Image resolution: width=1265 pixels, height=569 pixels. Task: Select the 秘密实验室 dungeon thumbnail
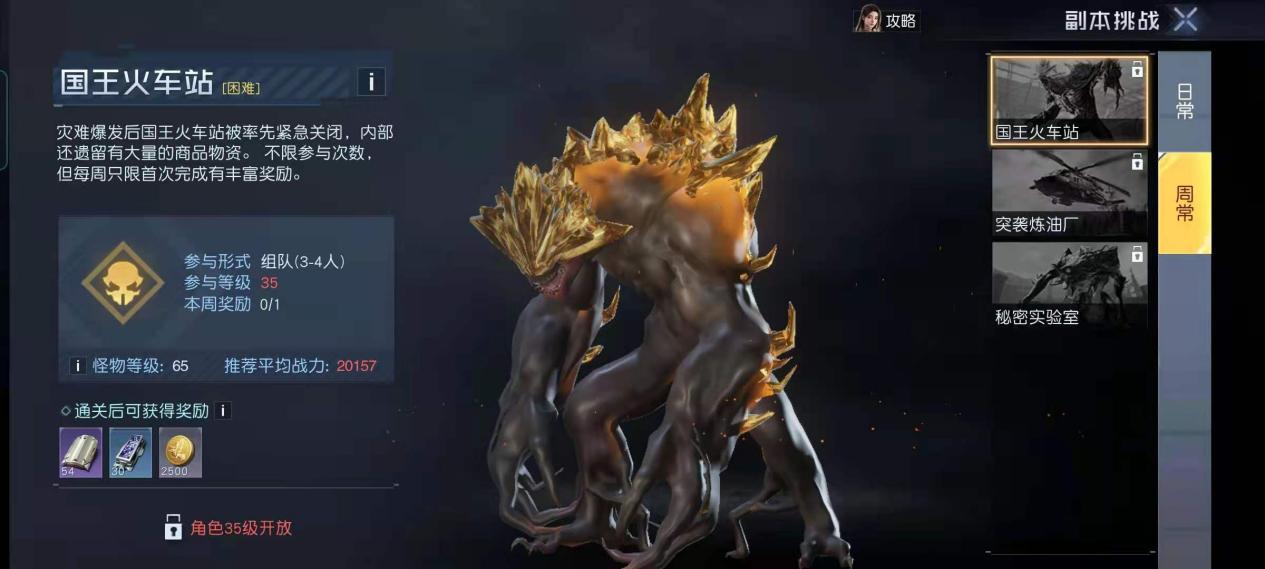click(x=1069, y=286)
